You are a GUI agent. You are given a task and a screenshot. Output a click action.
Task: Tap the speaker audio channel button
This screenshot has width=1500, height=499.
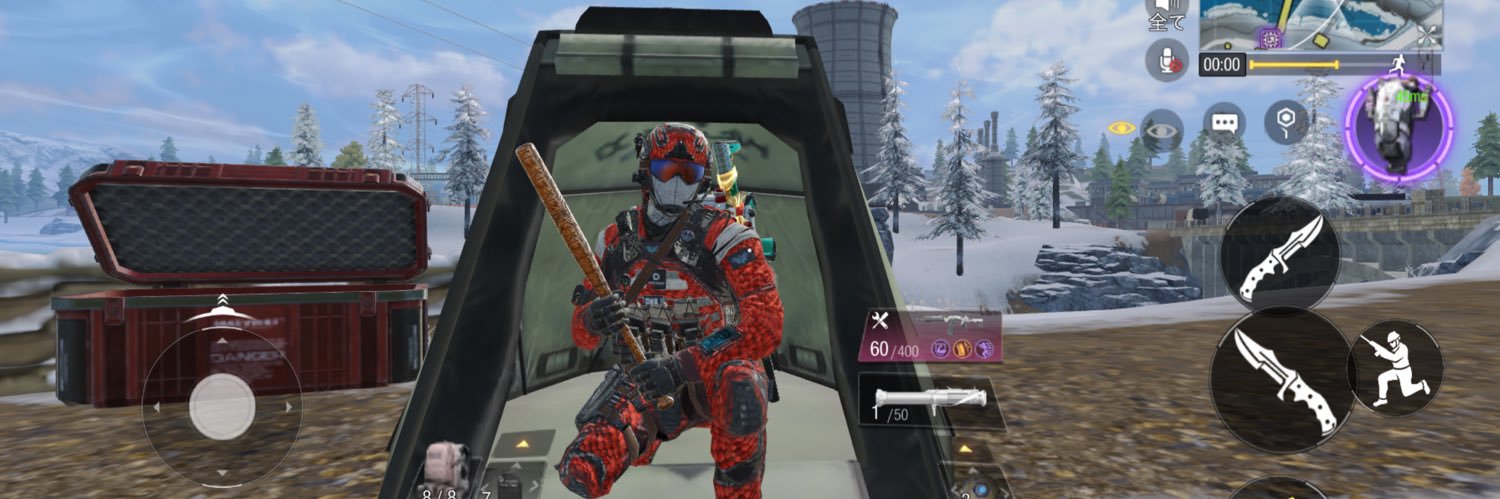tap(1166, 14)
